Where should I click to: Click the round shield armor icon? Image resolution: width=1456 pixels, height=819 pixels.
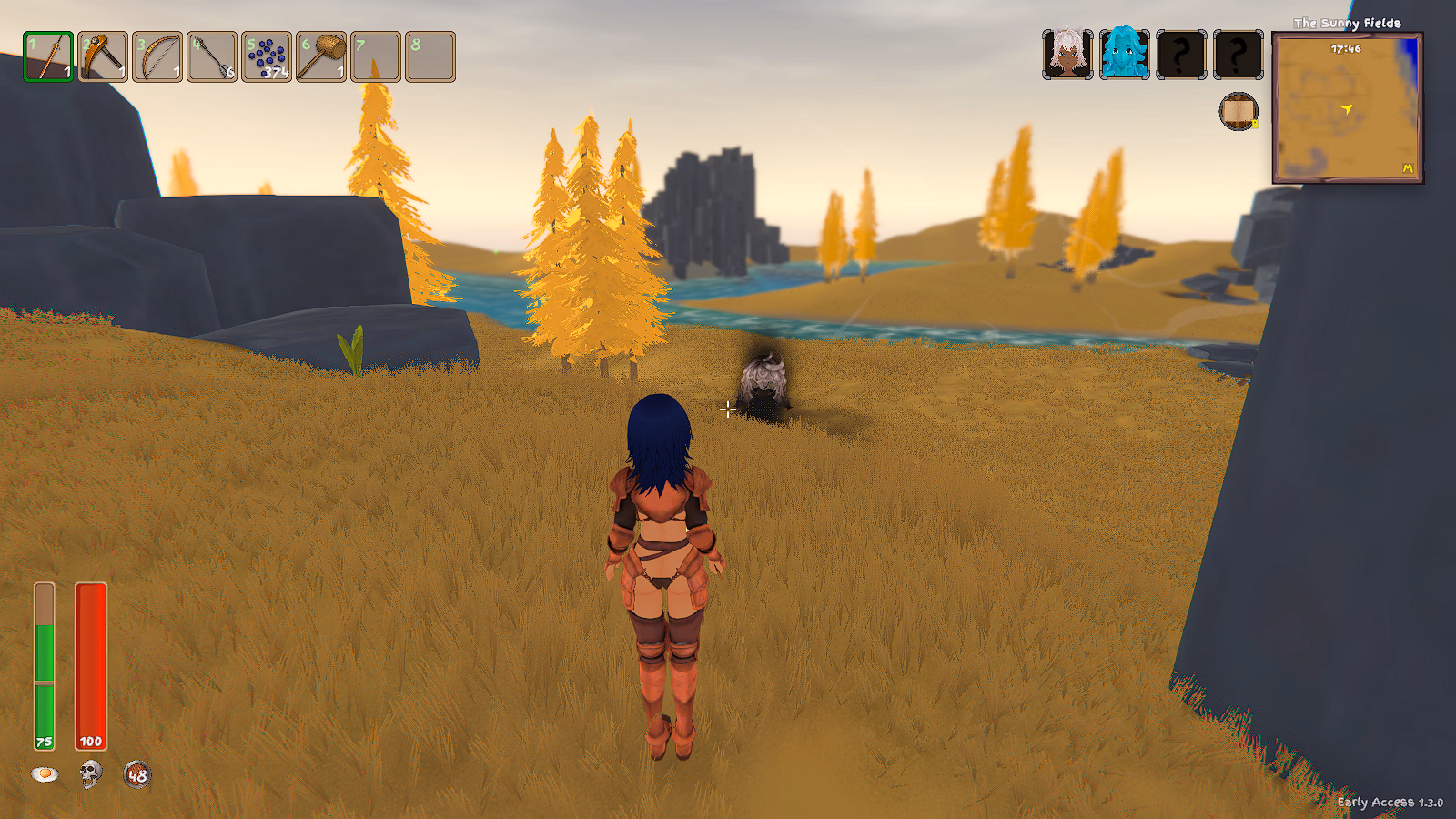[136, 774]
